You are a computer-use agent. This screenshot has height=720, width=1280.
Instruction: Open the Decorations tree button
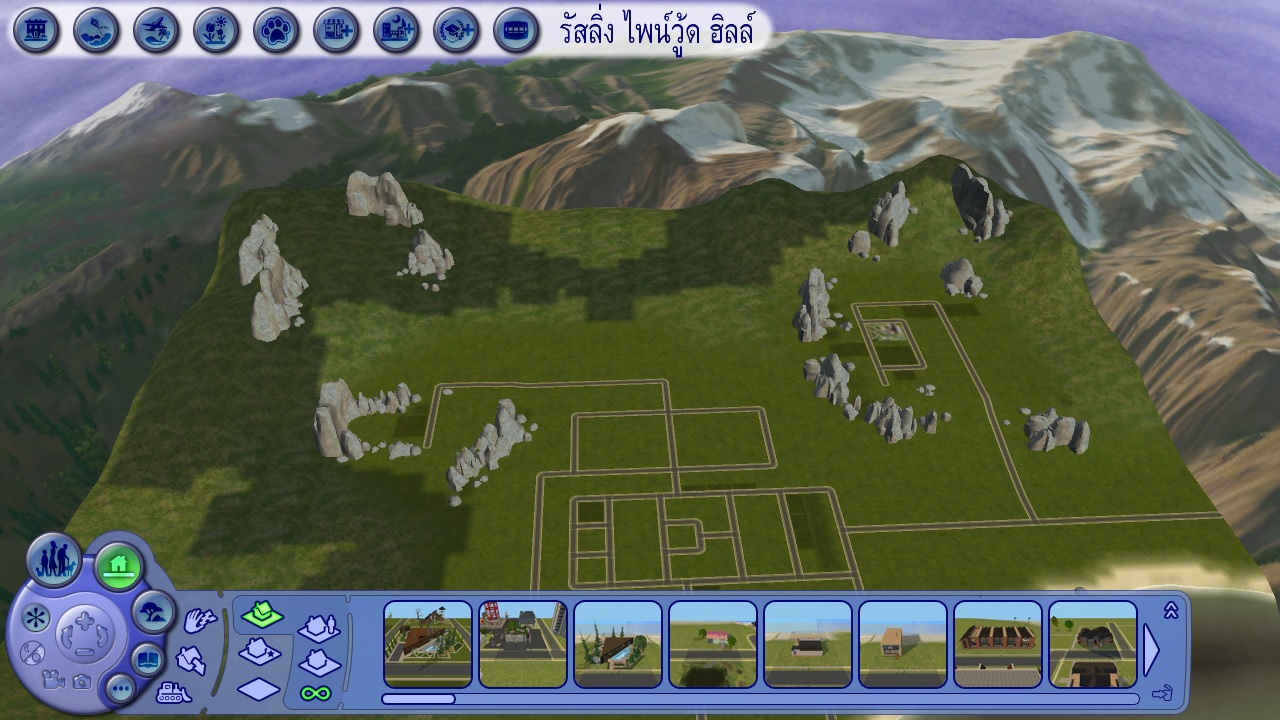(153, 610)
